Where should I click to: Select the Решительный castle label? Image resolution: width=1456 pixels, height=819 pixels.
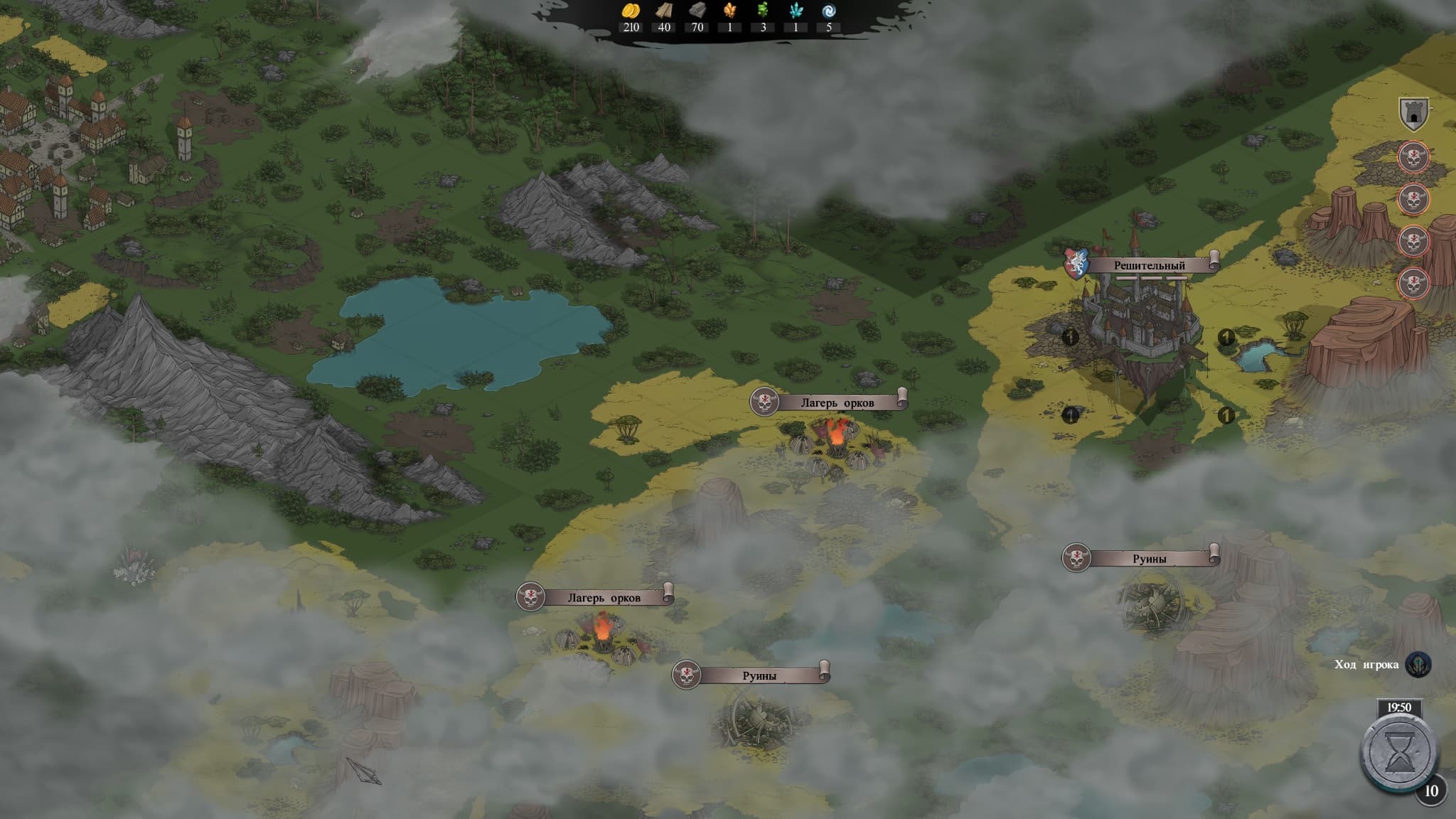(1149, 265)
